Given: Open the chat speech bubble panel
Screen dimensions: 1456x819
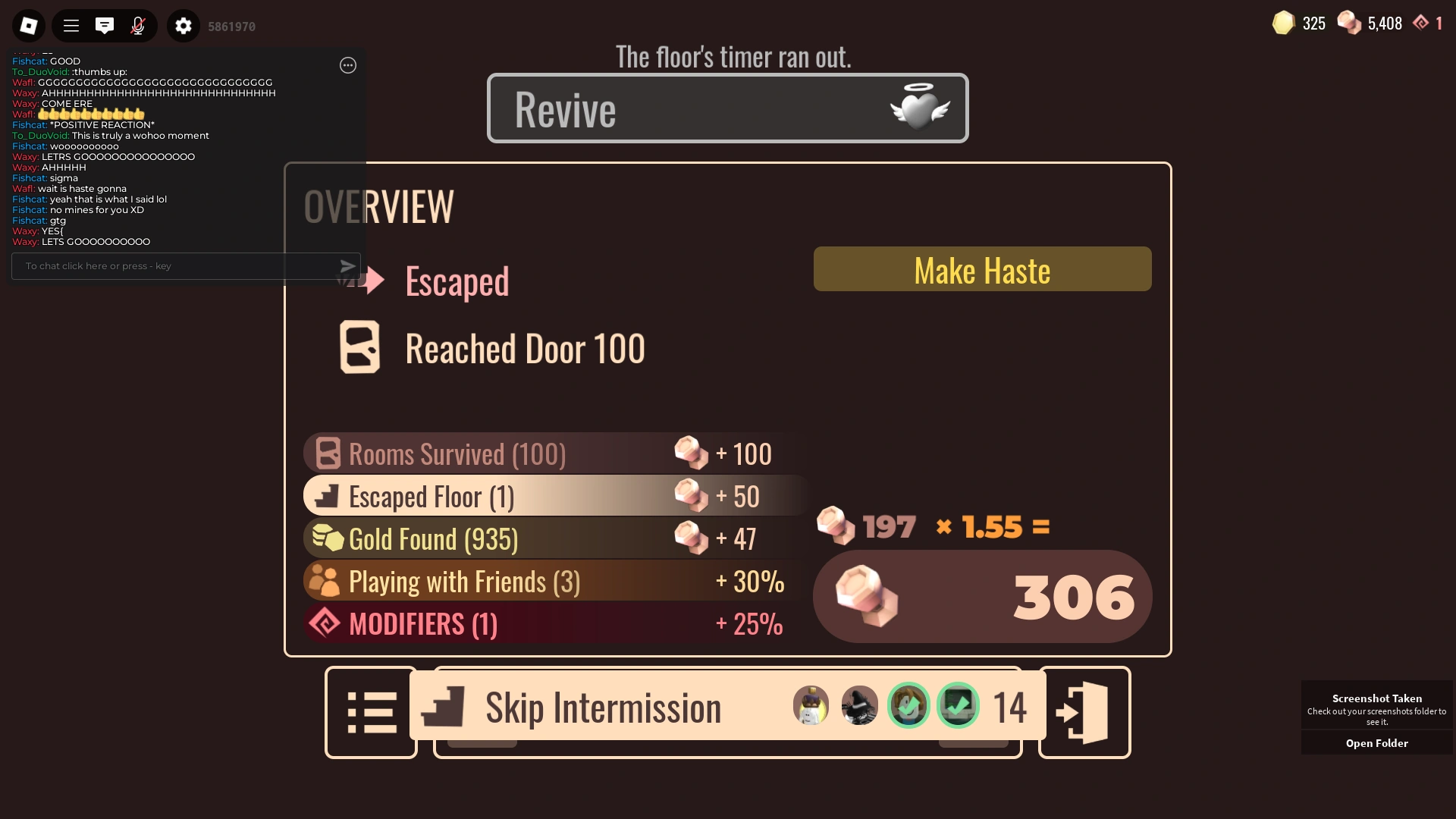Looking at the screenshot, I should click(x=105, y=25).
